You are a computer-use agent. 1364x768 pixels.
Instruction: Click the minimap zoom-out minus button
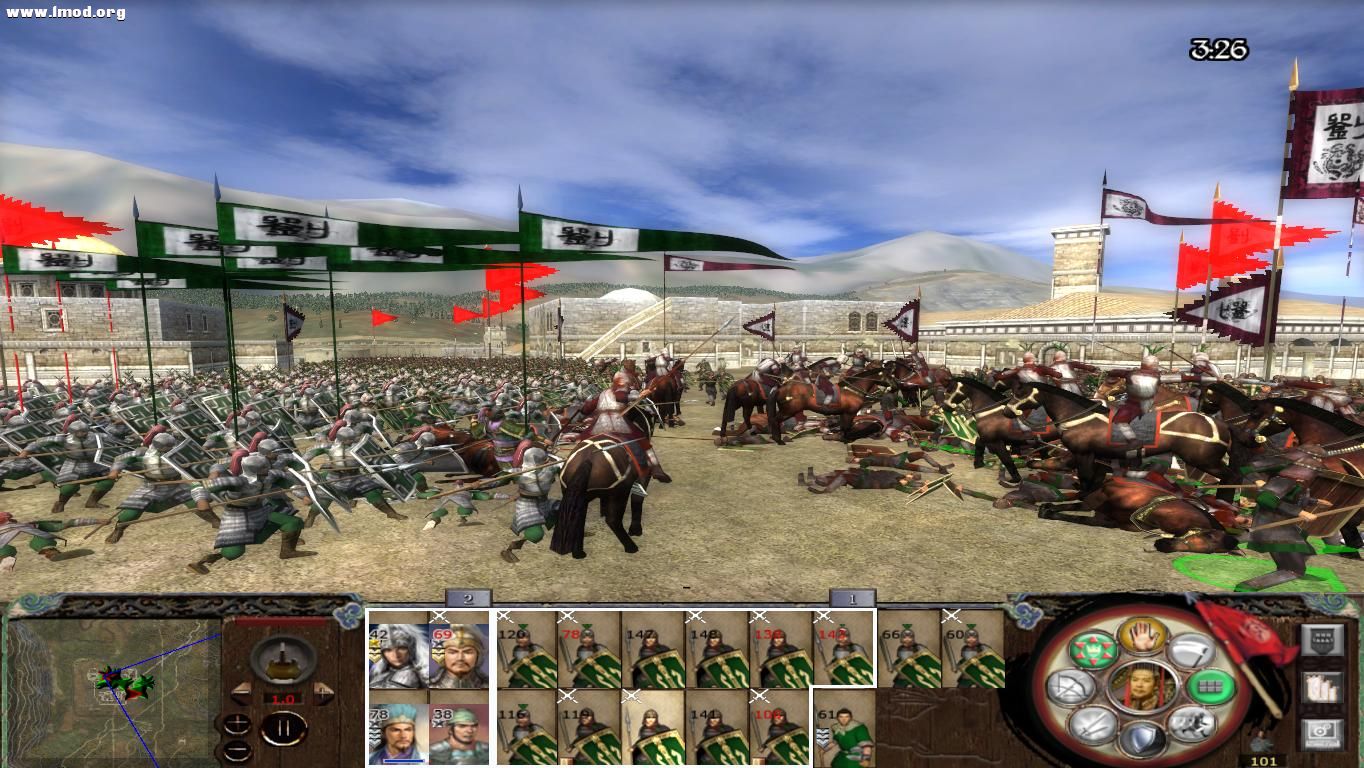coord(237,749)
